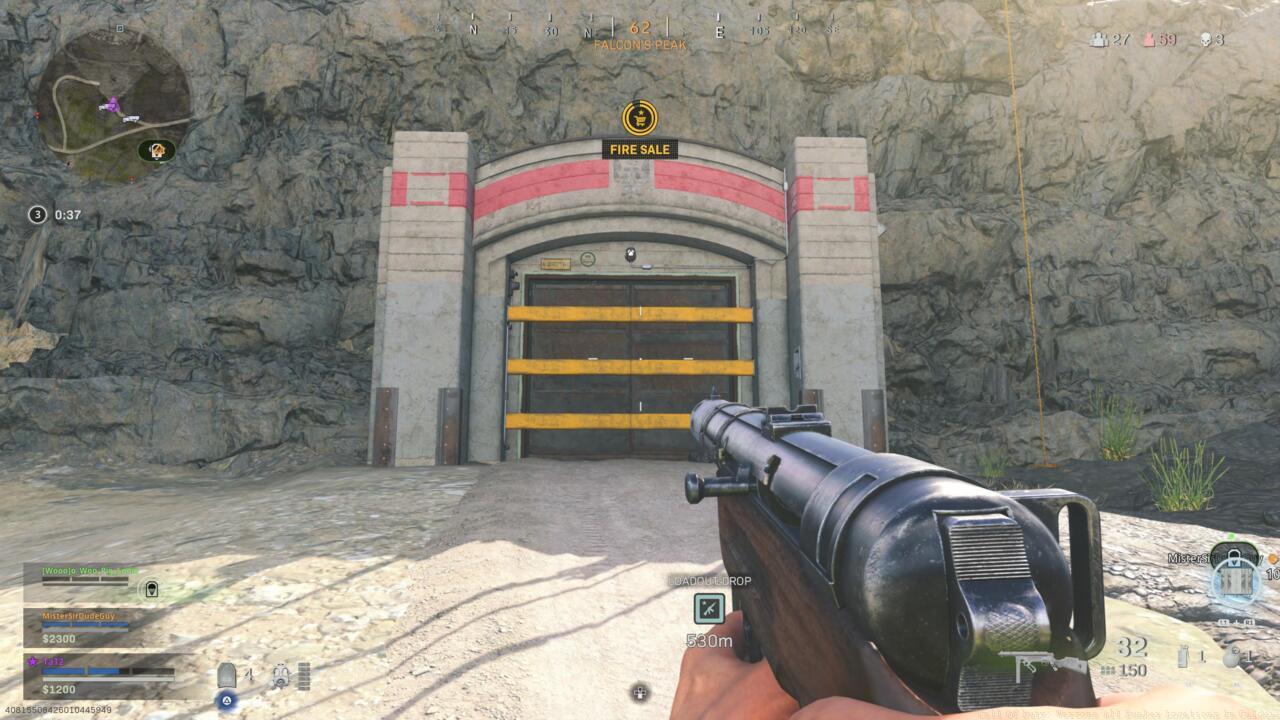Click the skull kill counter icon at top right
Viewport: 1280px width, 720px height.
click(1205, 37)
